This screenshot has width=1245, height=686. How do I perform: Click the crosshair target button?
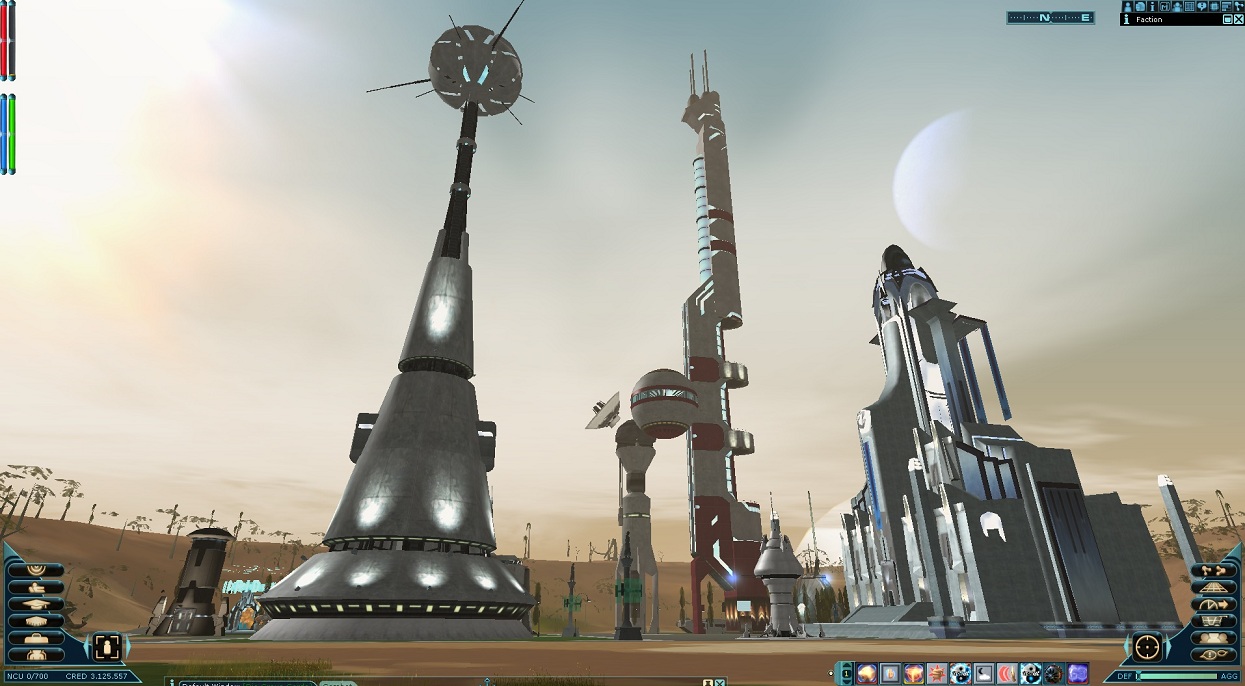[x=1148, y=647]
